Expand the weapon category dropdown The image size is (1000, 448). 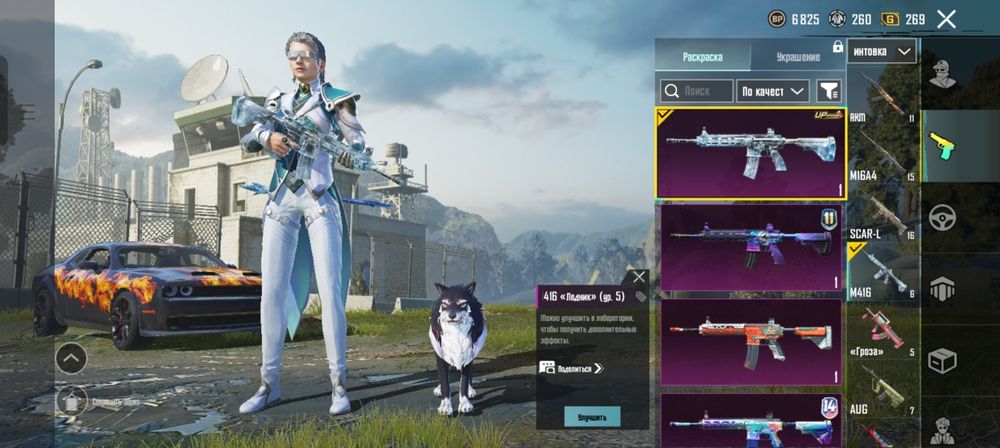pyautogui.click(x=881, y=51)
